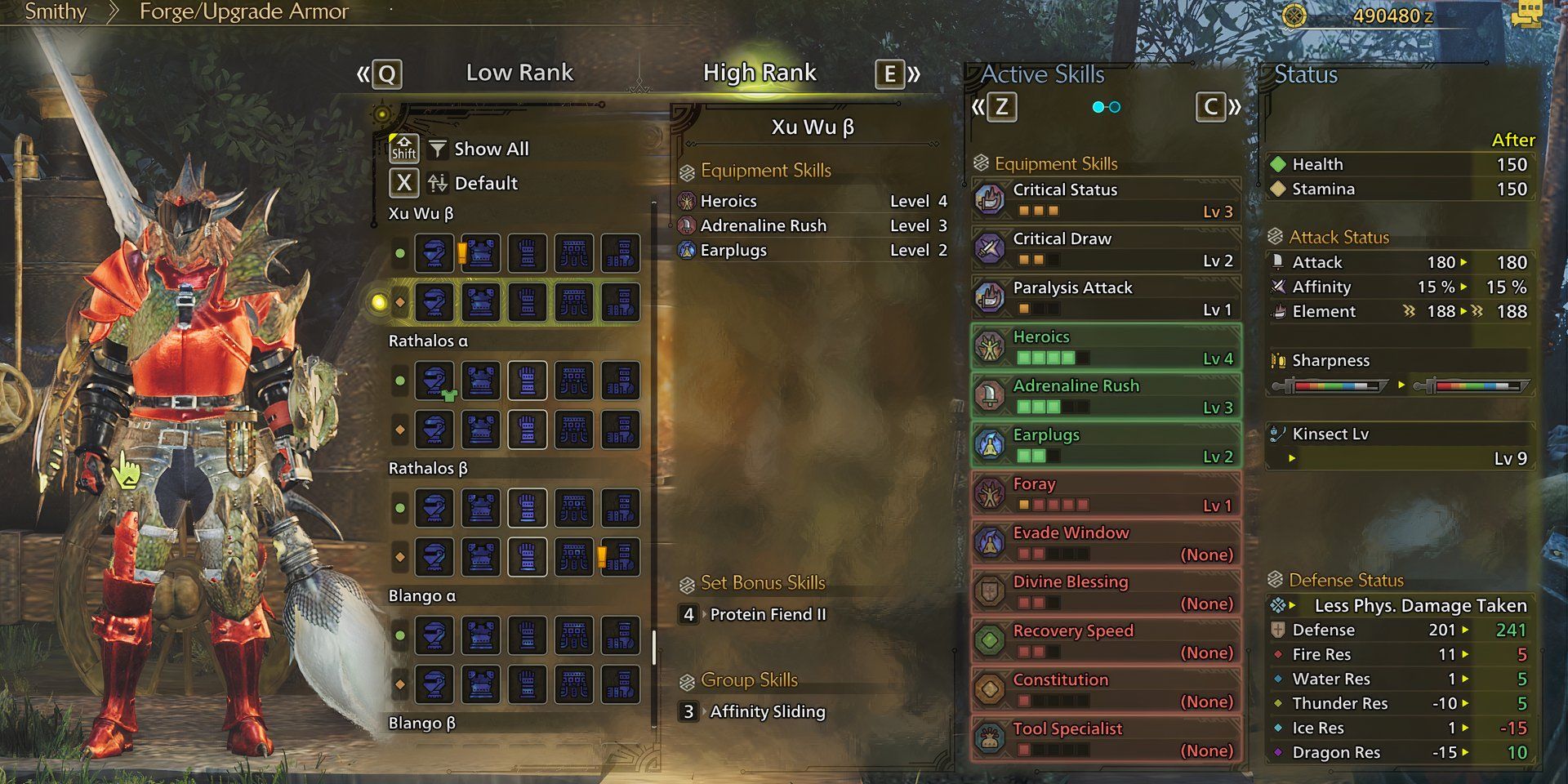Click the Earplugs skill icon
The height and width of the screenshot is (784, 1568).
click(x=991, y=443)
